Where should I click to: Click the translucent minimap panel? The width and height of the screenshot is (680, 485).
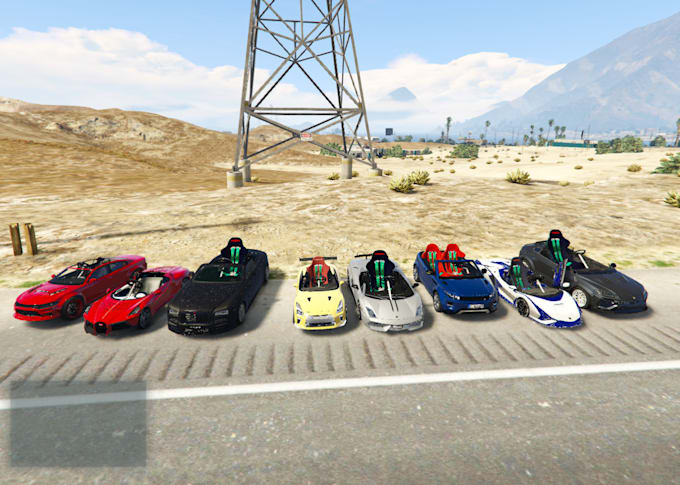click(78, 423)
